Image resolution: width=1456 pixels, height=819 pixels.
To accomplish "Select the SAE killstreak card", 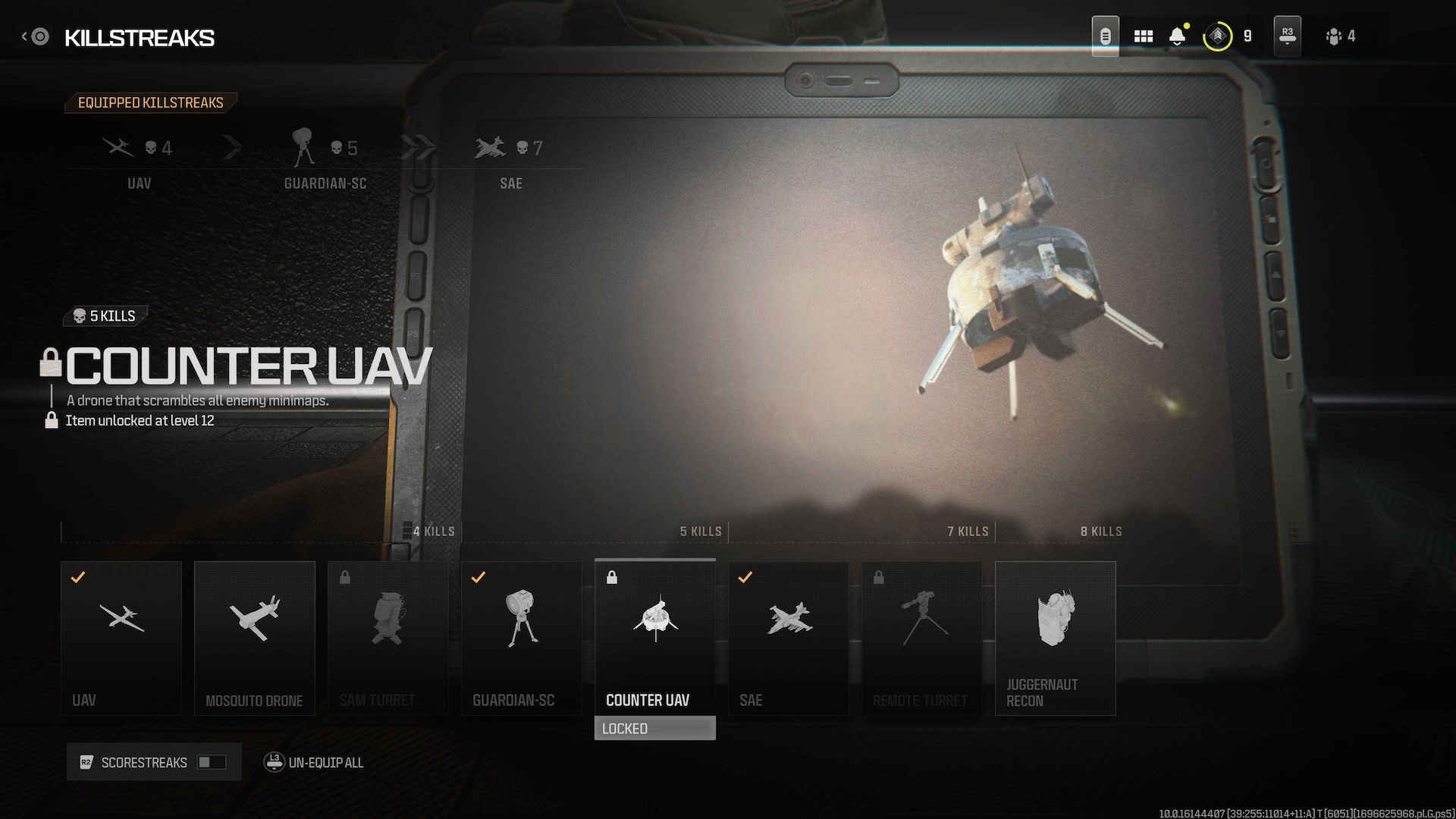I will 788,637.
